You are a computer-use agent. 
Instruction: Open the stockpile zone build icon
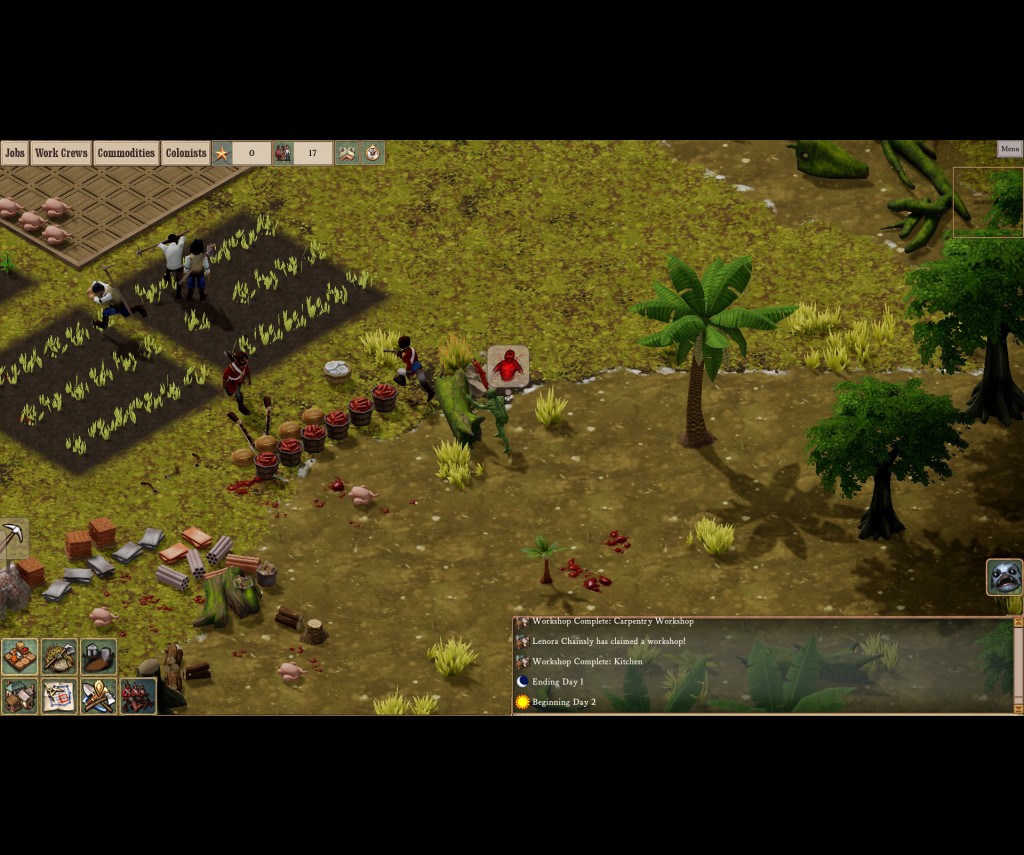click(20, 657)
